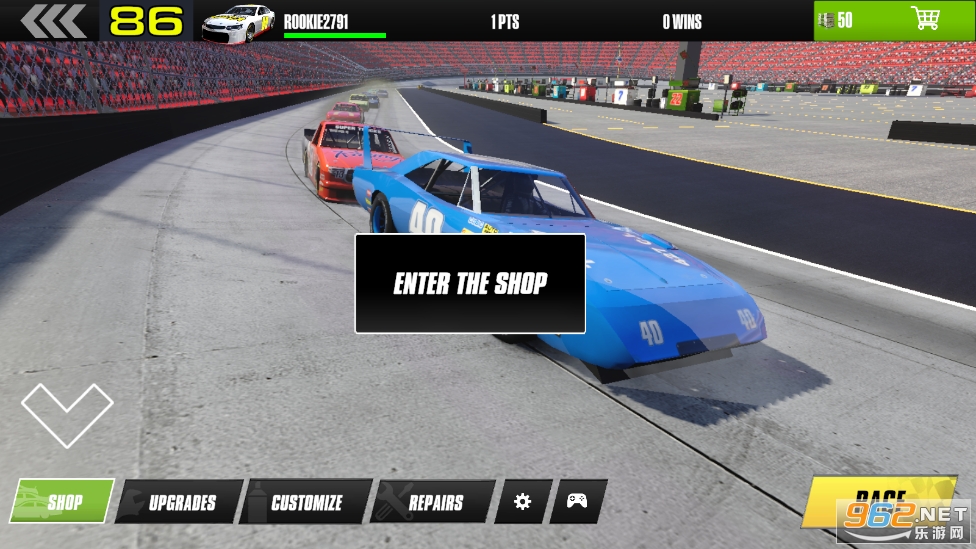Open the gamepad controls options

(x=577, y=501)
